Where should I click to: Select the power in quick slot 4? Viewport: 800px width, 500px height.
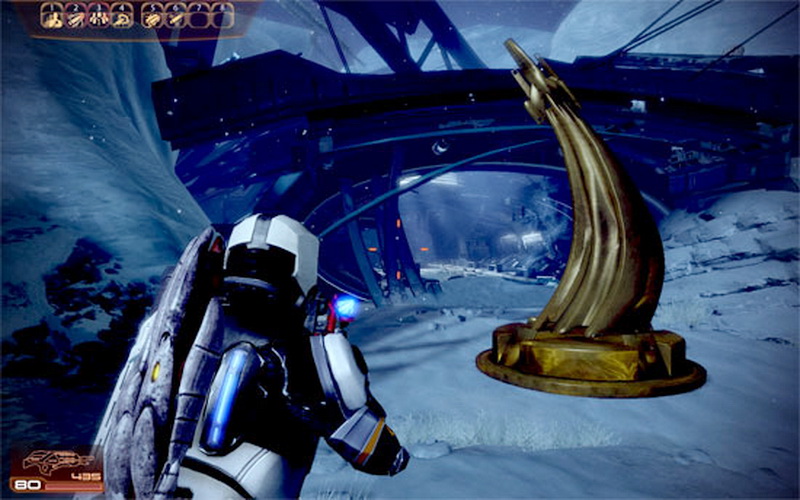[121, 15]
